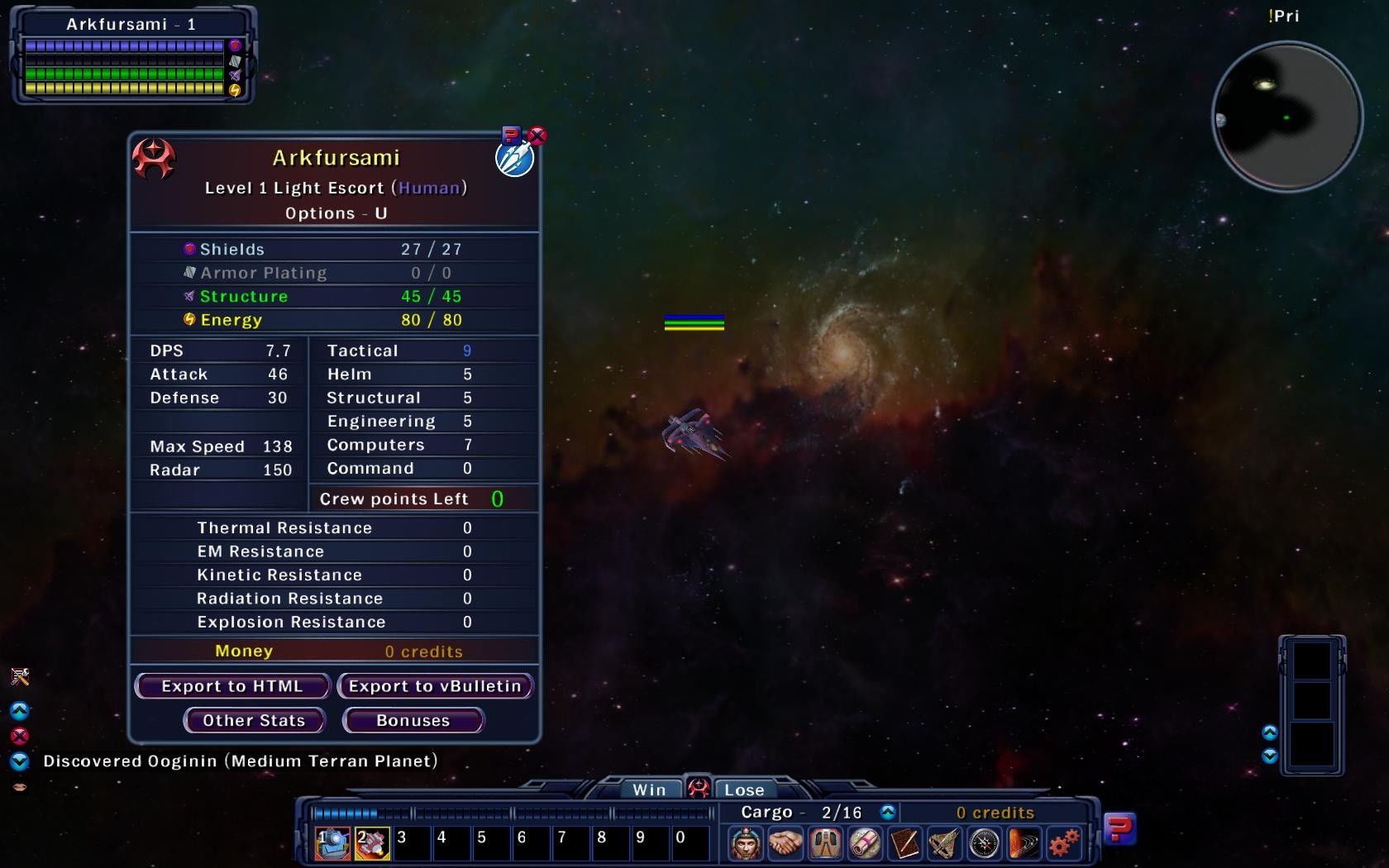The width and height of the screenshot is (1389, 868).
Task: Open the scroll missions icon
Action: pos(865,843)
